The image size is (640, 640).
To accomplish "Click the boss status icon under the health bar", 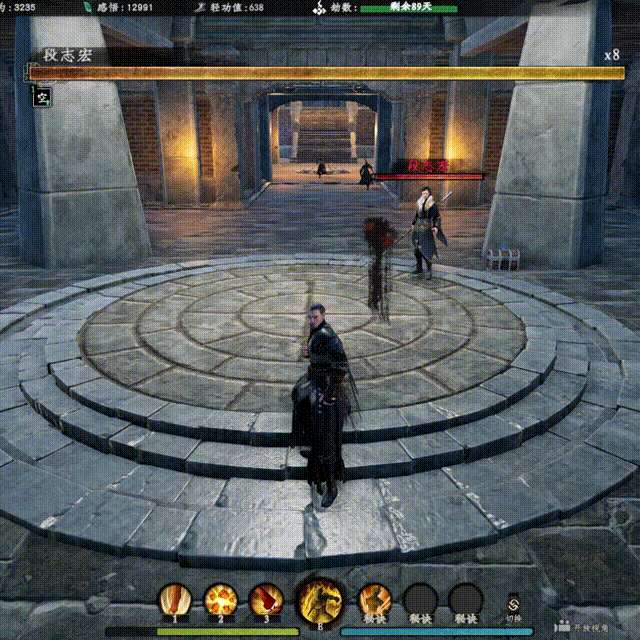I will point(43,97).
